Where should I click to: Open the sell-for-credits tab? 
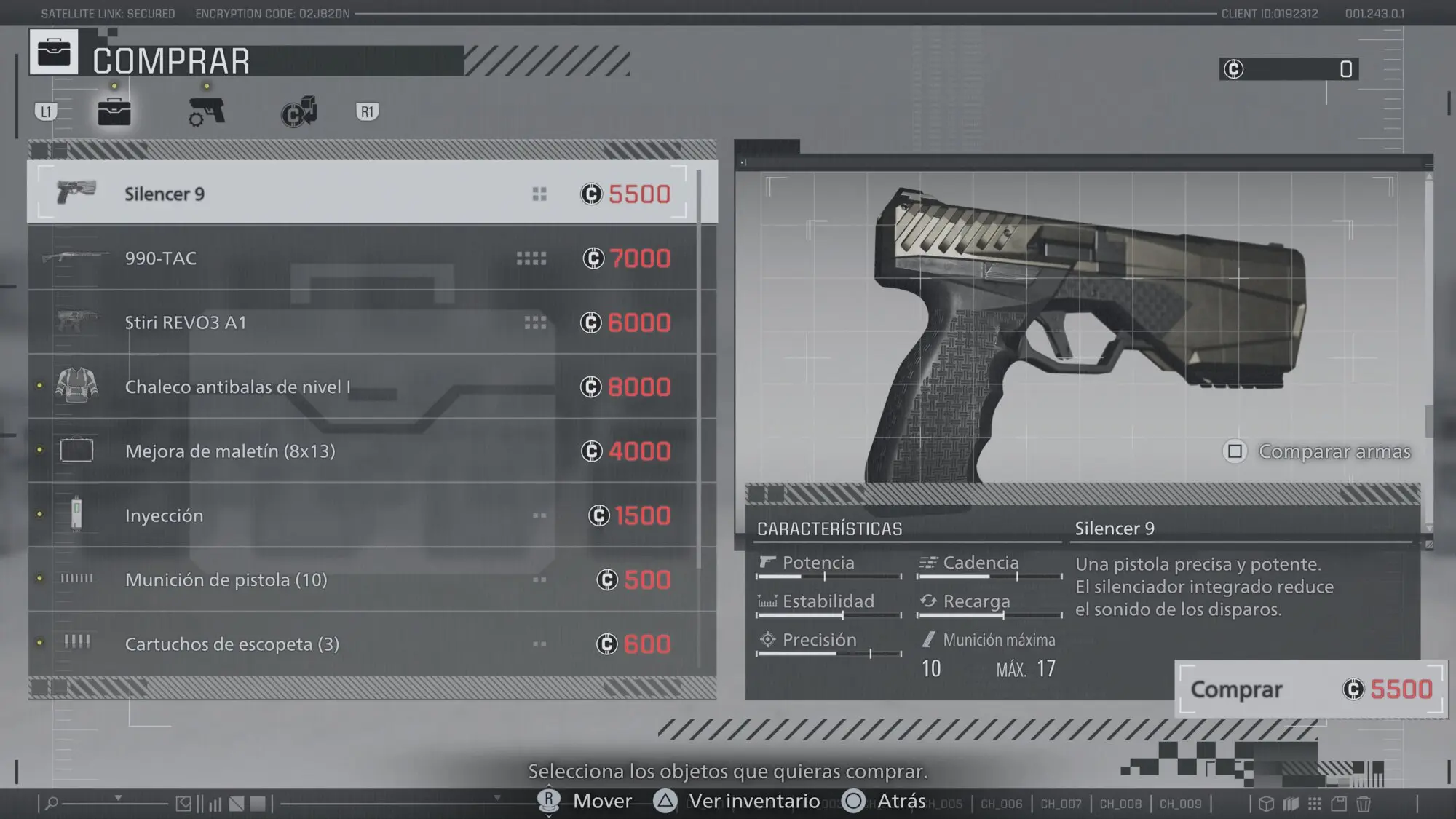(298, 112)
